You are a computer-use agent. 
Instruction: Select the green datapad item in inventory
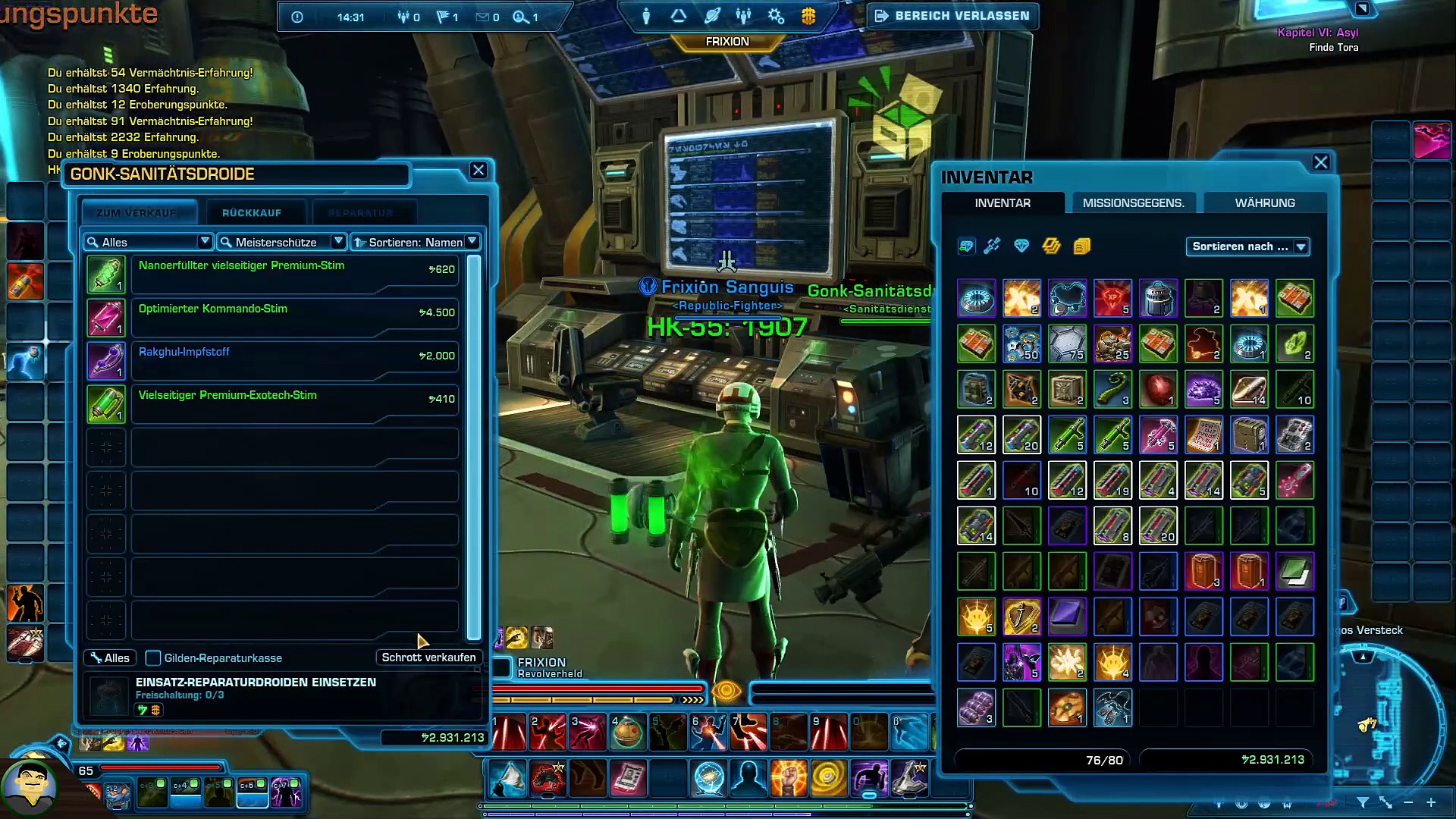pos(1294,571)
